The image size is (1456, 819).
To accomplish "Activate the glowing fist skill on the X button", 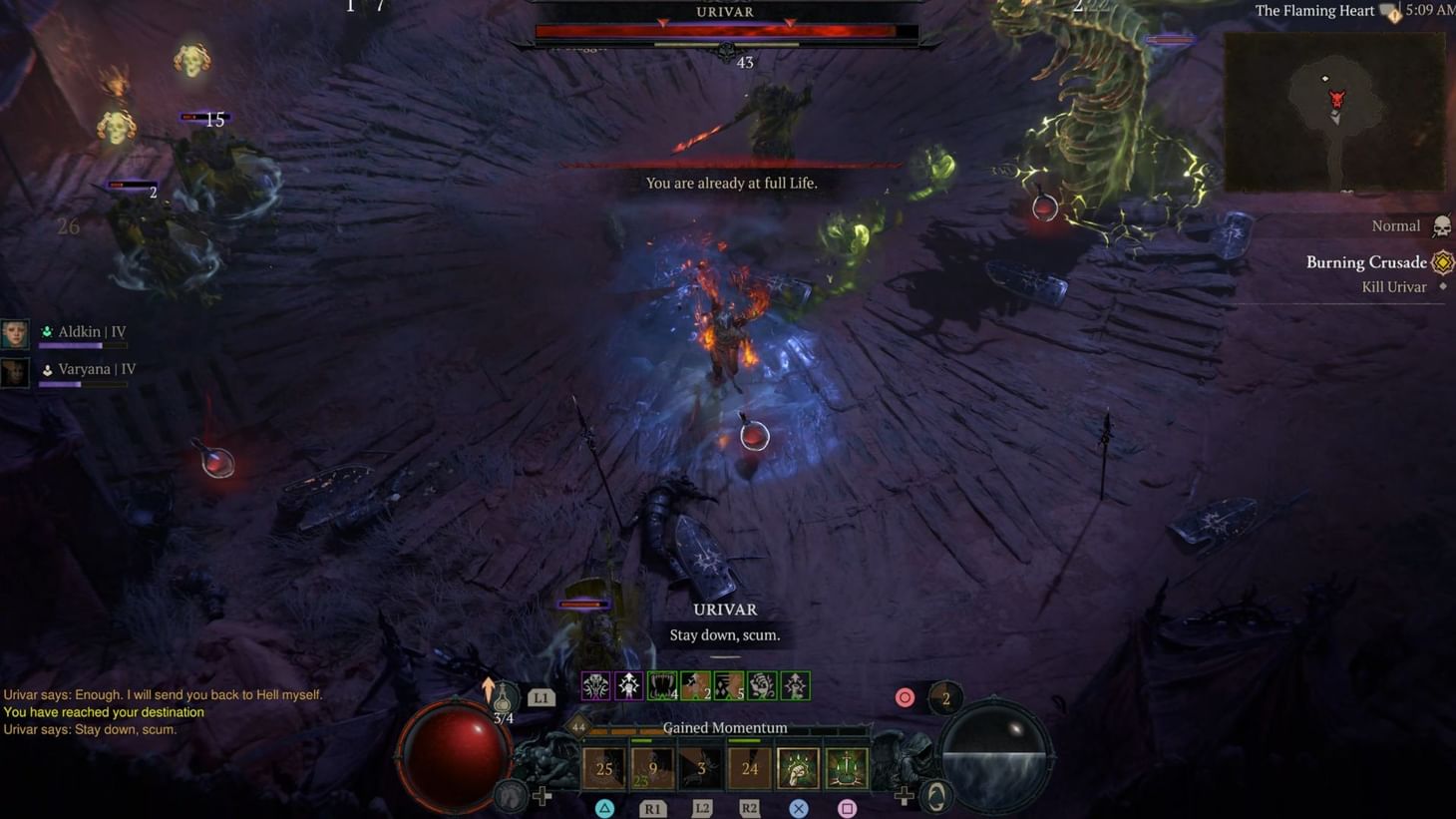I will (x=798, y=768).
